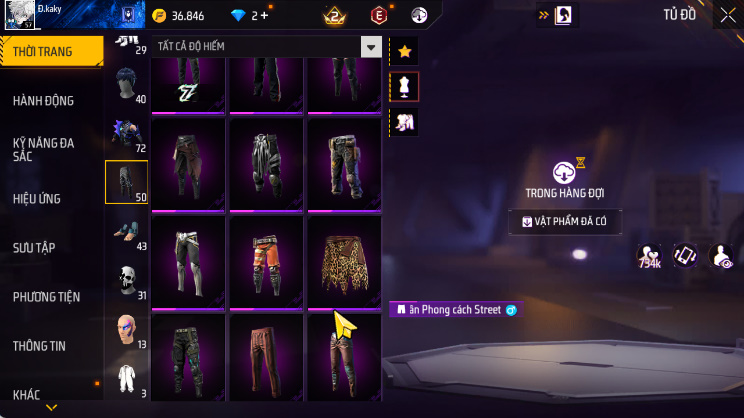Close the Tủ Đồ wardrobe screen
744x418 pixels.
(x=727, y=15)
